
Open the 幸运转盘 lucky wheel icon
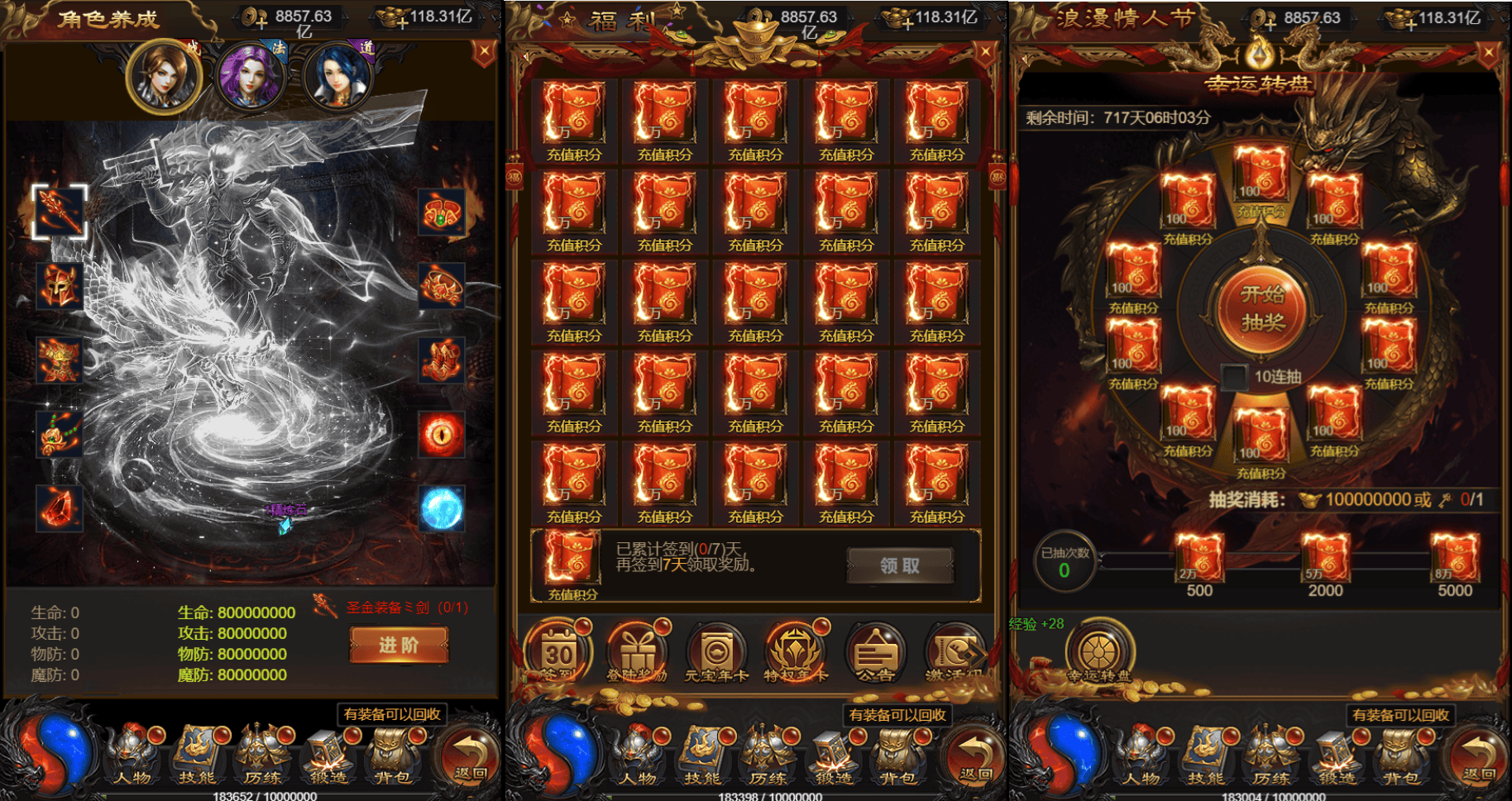(1099, 651)
